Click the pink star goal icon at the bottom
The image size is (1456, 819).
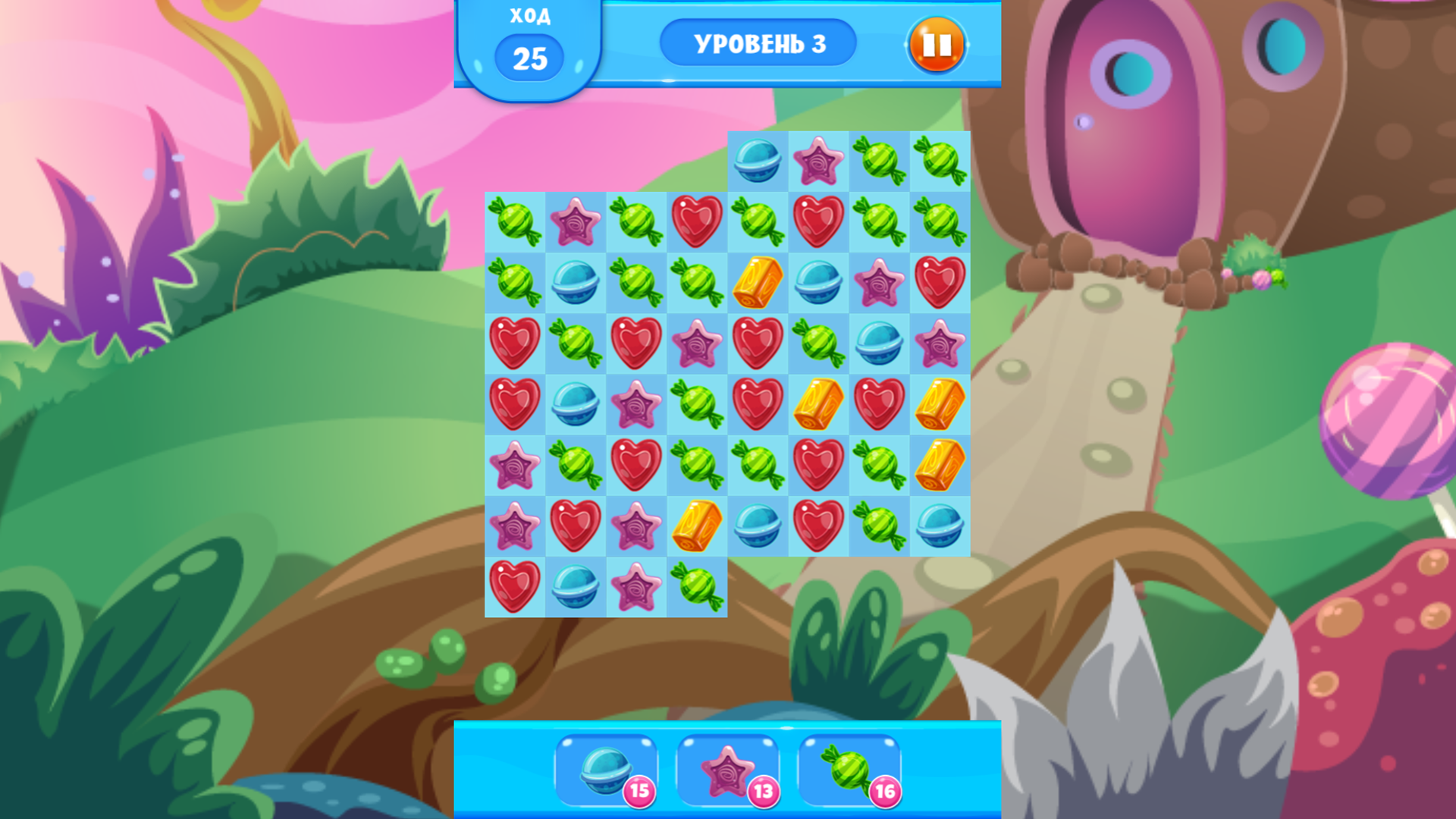[730, 771]
